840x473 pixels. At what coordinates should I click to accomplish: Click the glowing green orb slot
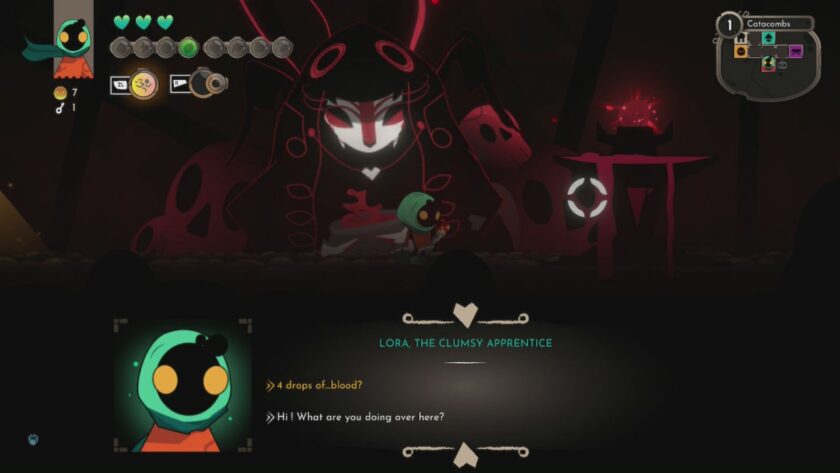[187, 47]
